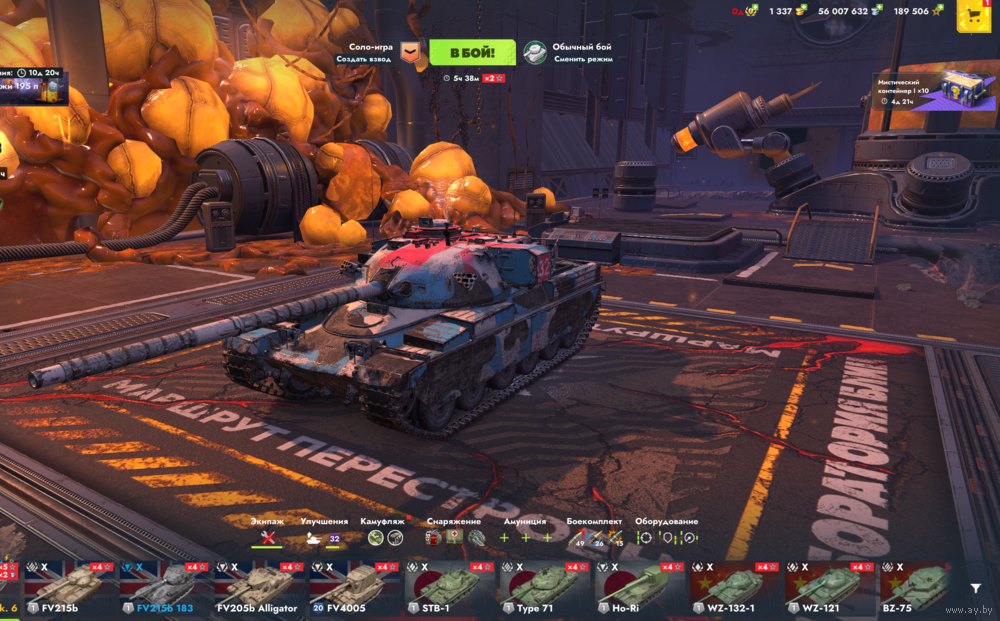Viewport: 1000px width, 621px height.
Task: Open the shop cart in the corner
Action: pyautogui.click(x=973, y=15)
